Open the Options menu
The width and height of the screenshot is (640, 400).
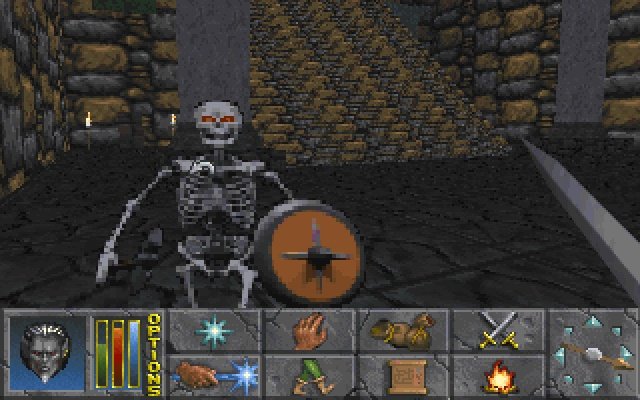154,354
